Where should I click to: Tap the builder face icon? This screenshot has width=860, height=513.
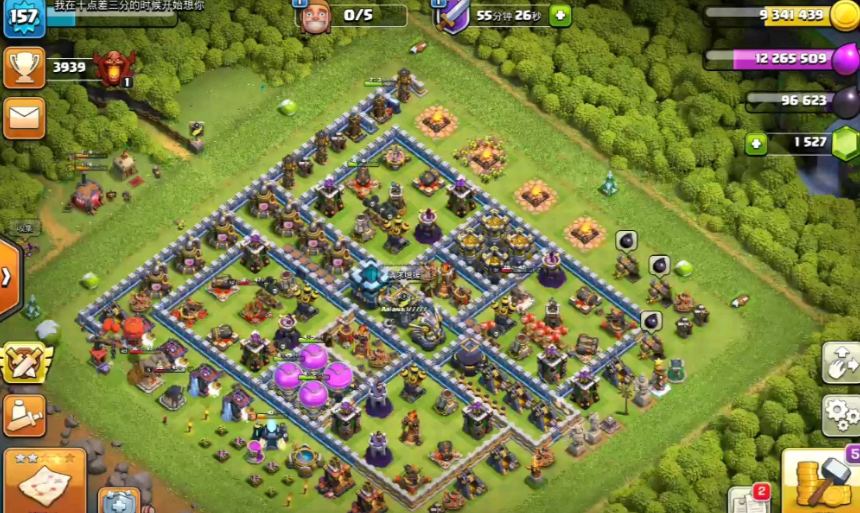point(315,15)
